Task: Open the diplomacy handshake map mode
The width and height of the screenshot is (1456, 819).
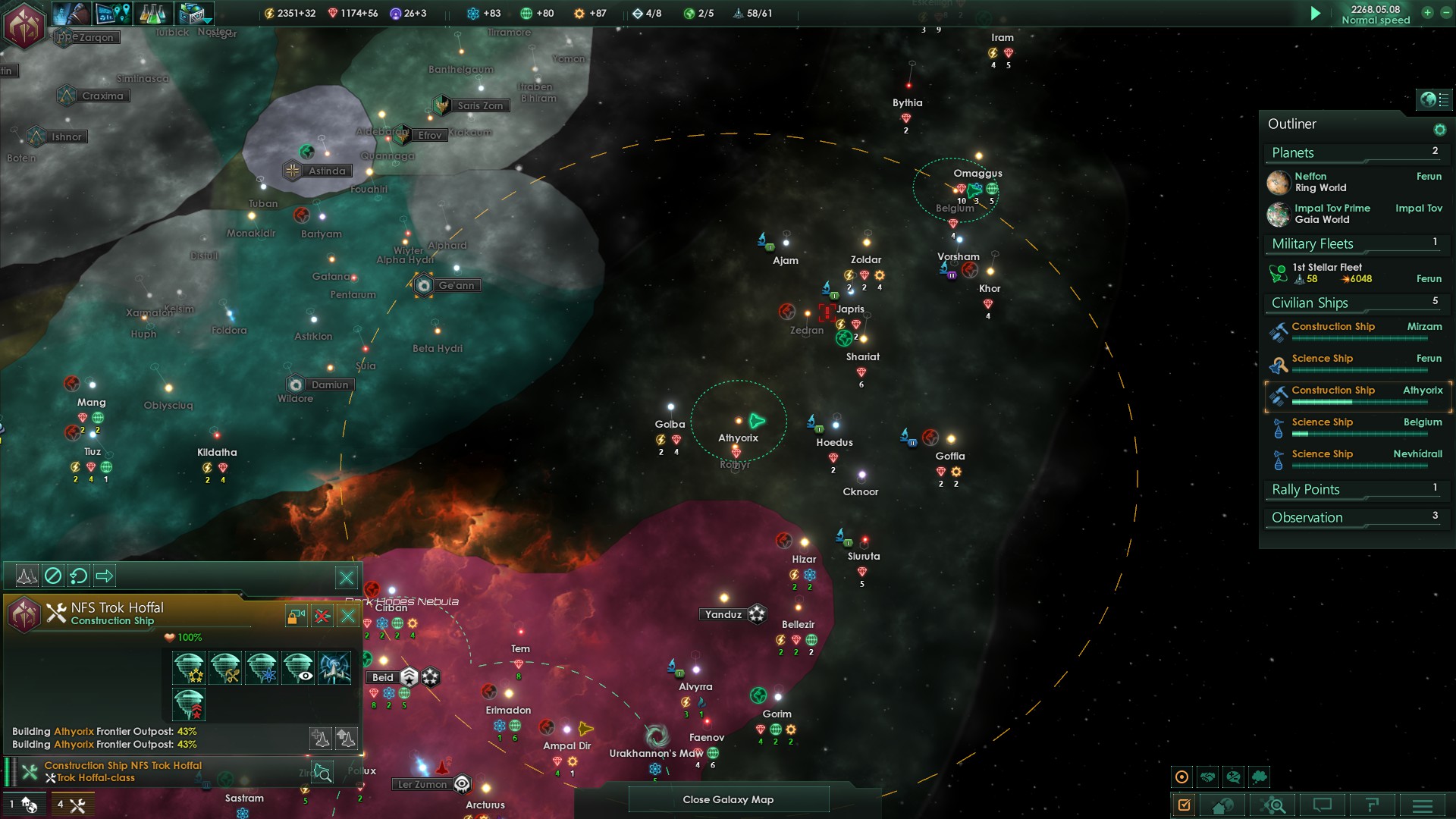Action: [x=1207, y=777]
